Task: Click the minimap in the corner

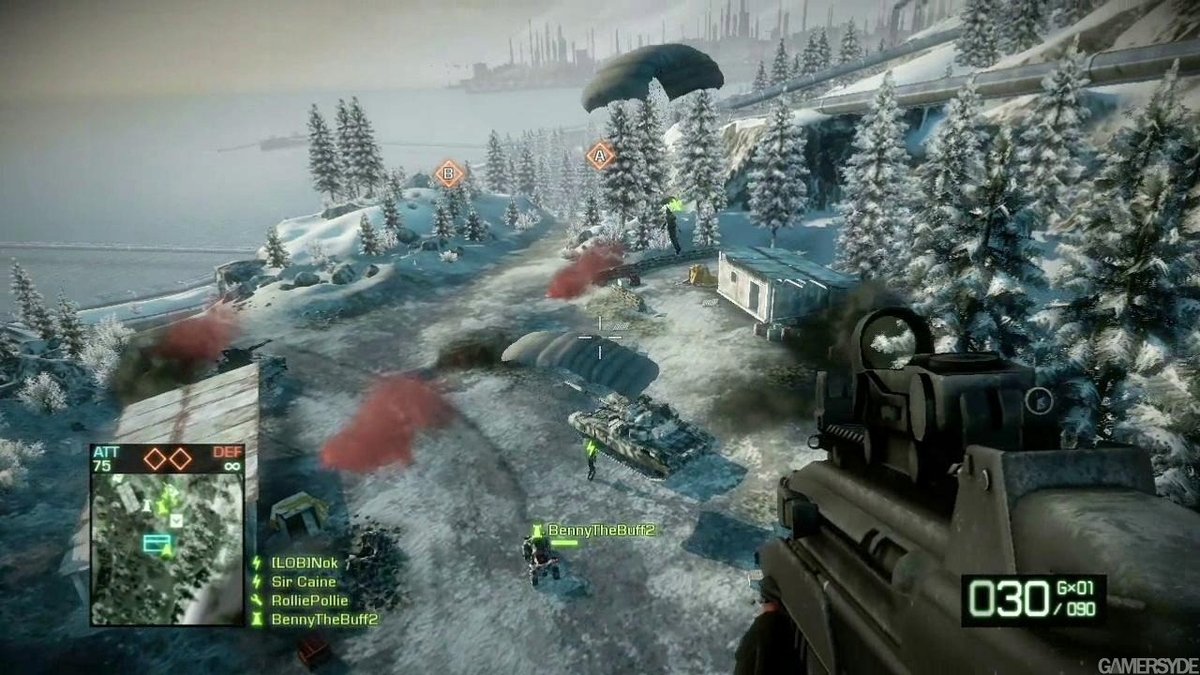Action: click(167, 548)
